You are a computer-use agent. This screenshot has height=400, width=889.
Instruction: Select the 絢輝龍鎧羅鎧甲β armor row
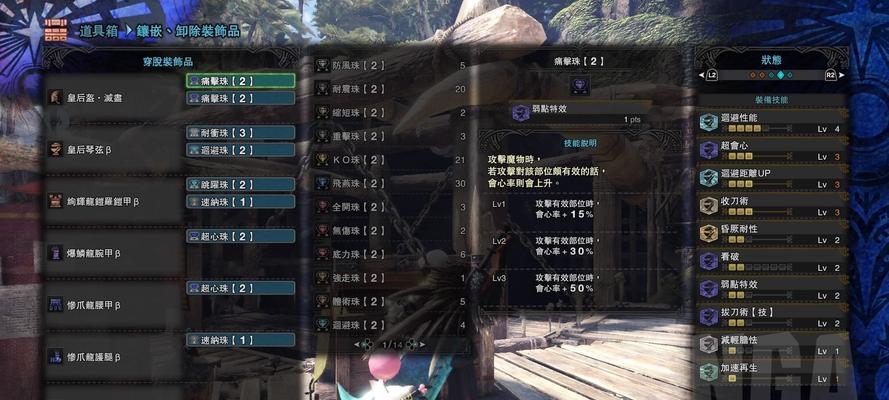110,201
